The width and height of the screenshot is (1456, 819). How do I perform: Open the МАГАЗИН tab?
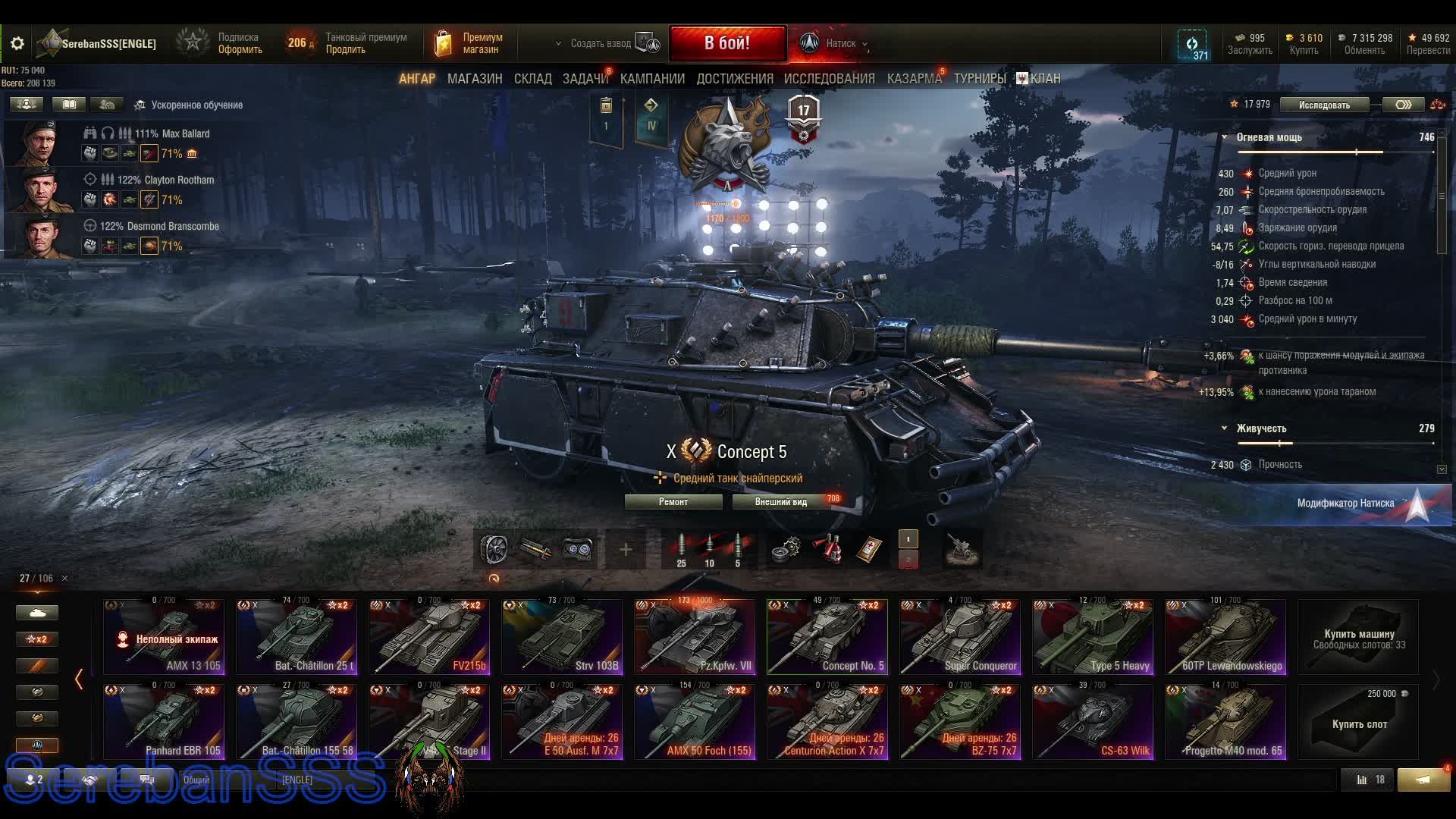475,79
